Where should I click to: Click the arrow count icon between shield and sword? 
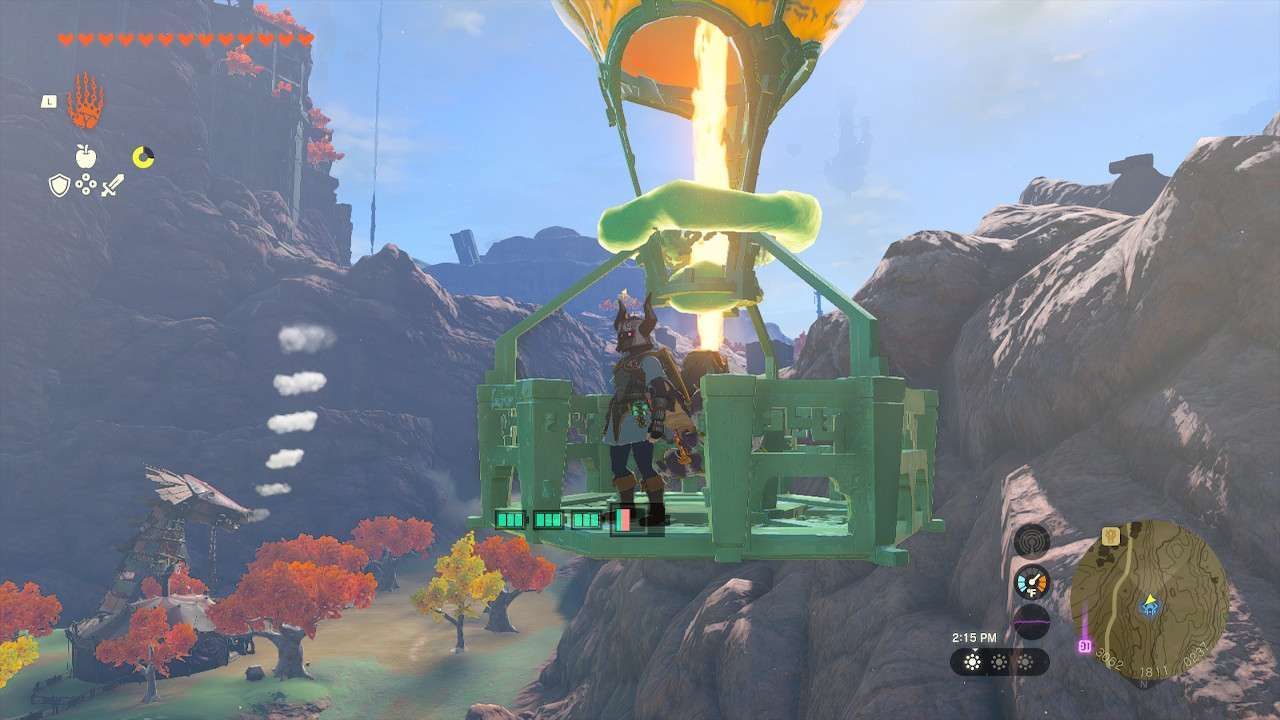pyautogui.click(x=86, y=185)
